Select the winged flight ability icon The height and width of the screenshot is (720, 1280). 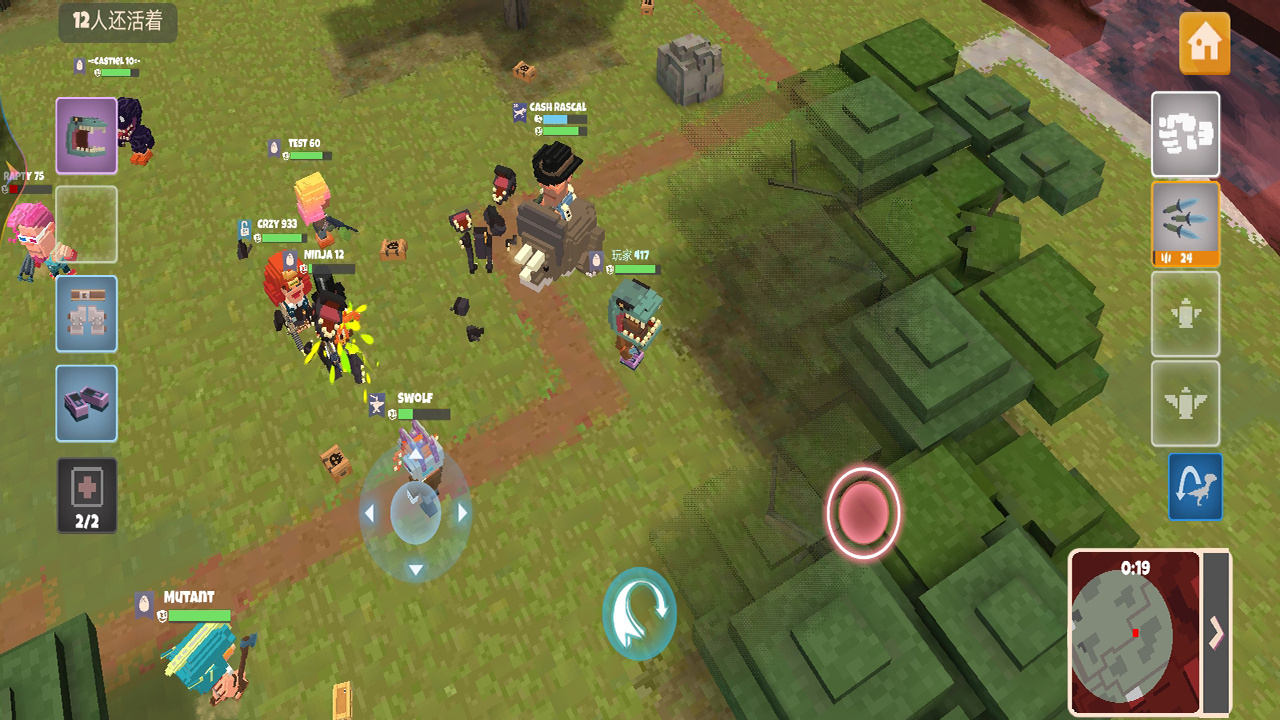tap(1185, 404)
